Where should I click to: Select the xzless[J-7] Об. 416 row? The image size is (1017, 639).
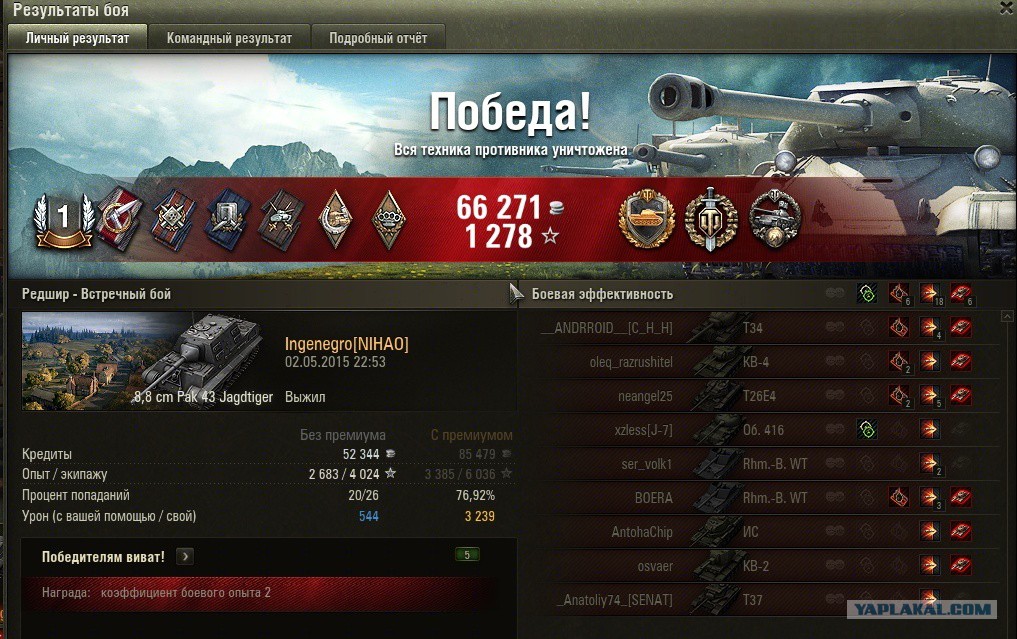coord(760,430)
